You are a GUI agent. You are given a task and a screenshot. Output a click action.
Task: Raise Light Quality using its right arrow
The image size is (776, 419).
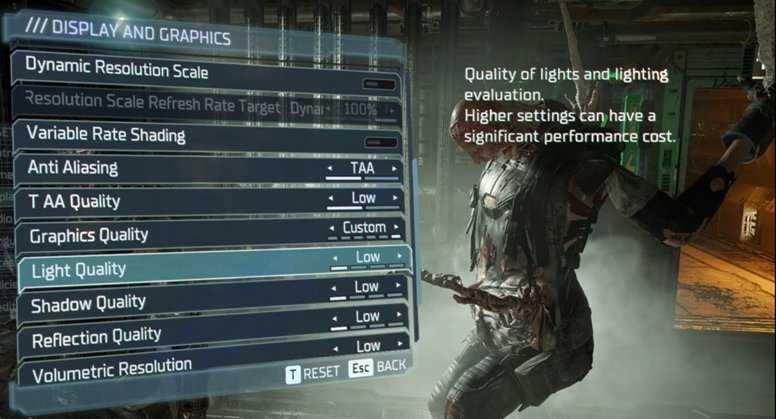coord(400,257)
